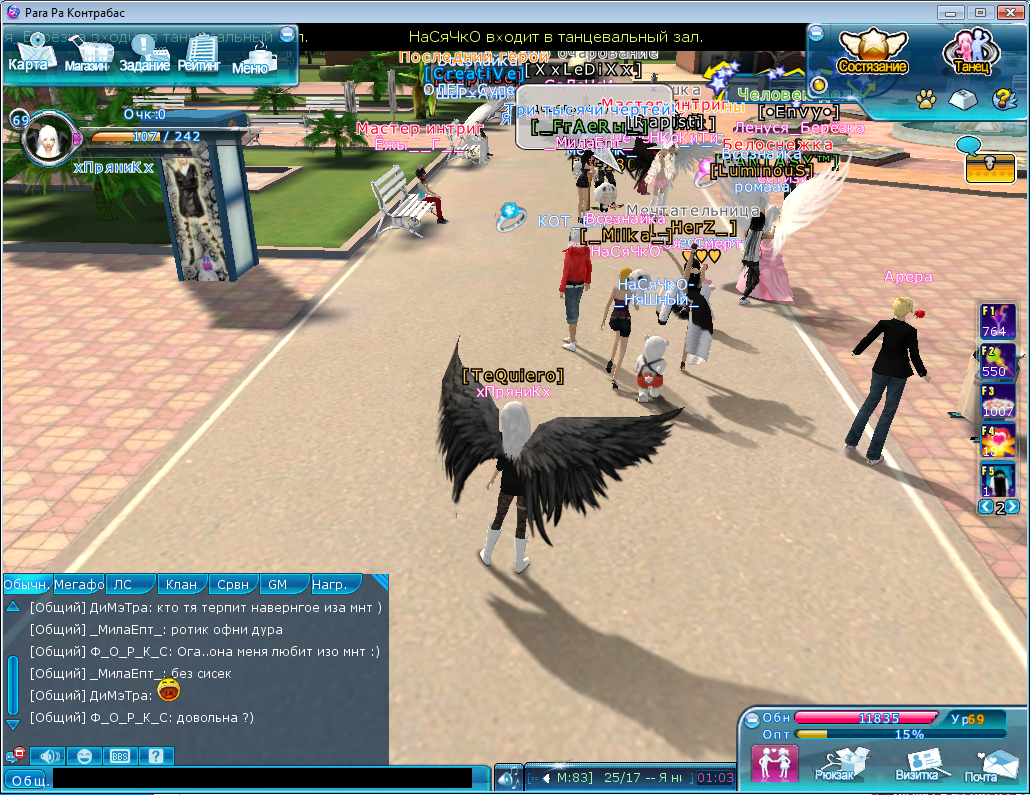Click the paw print pet icon
This screenshot has height=795, width=1030.
click(x=926, y=99)
